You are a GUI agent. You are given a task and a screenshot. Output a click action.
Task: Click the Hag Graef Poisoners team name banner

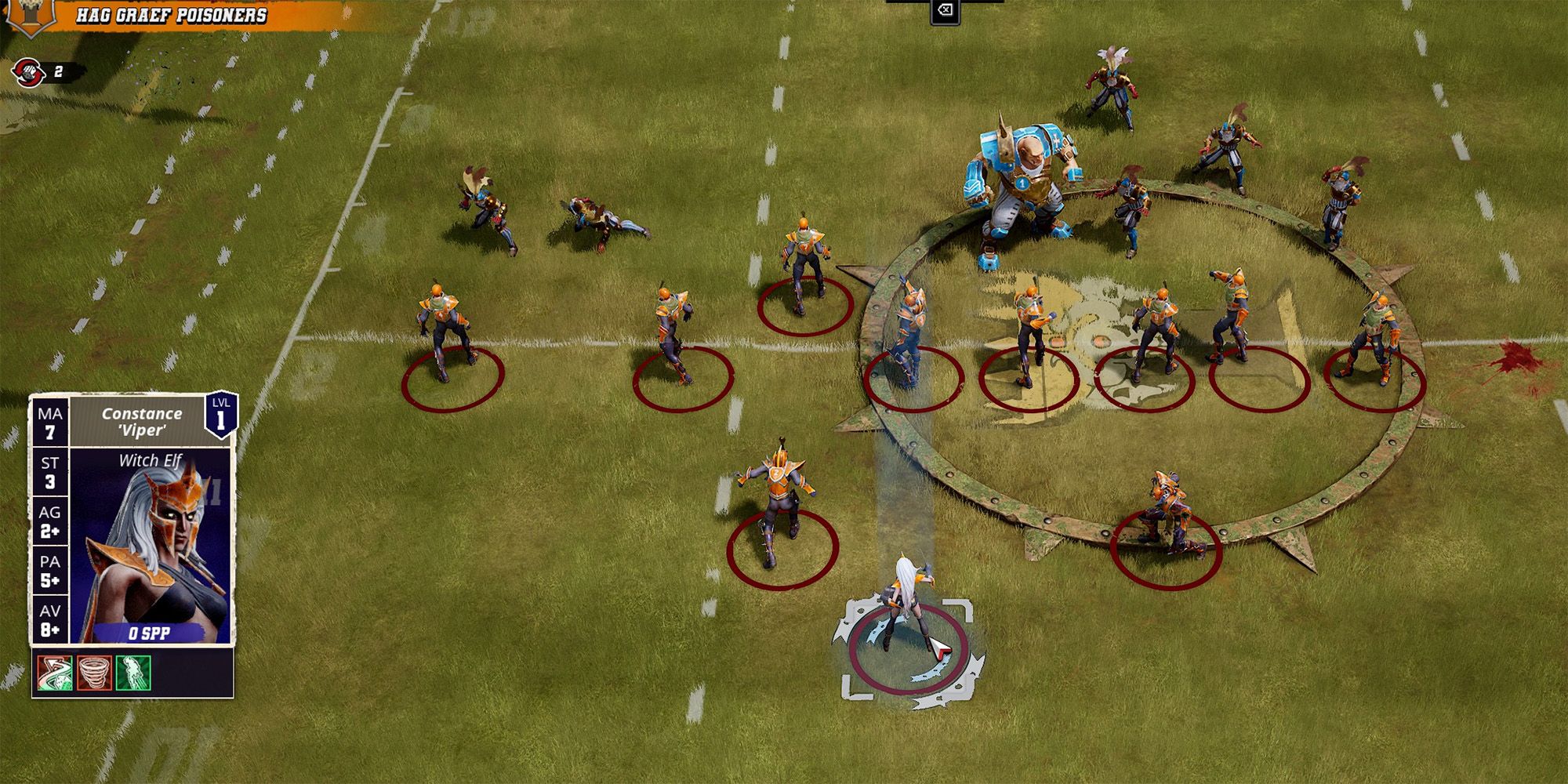172,13
